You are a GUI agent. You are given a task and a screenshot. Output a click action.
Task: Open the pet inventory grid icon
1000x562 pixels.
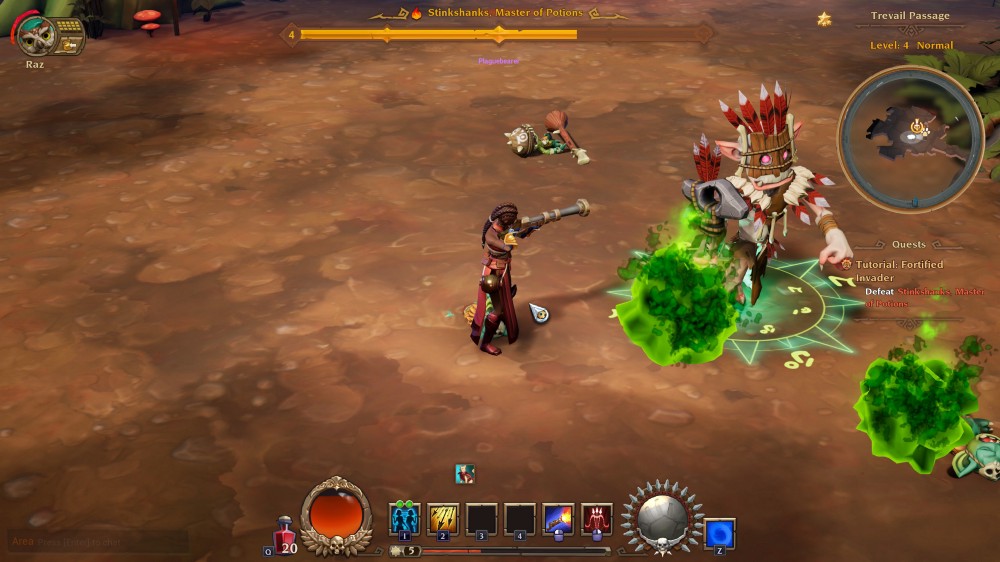(x=69, y=28)
